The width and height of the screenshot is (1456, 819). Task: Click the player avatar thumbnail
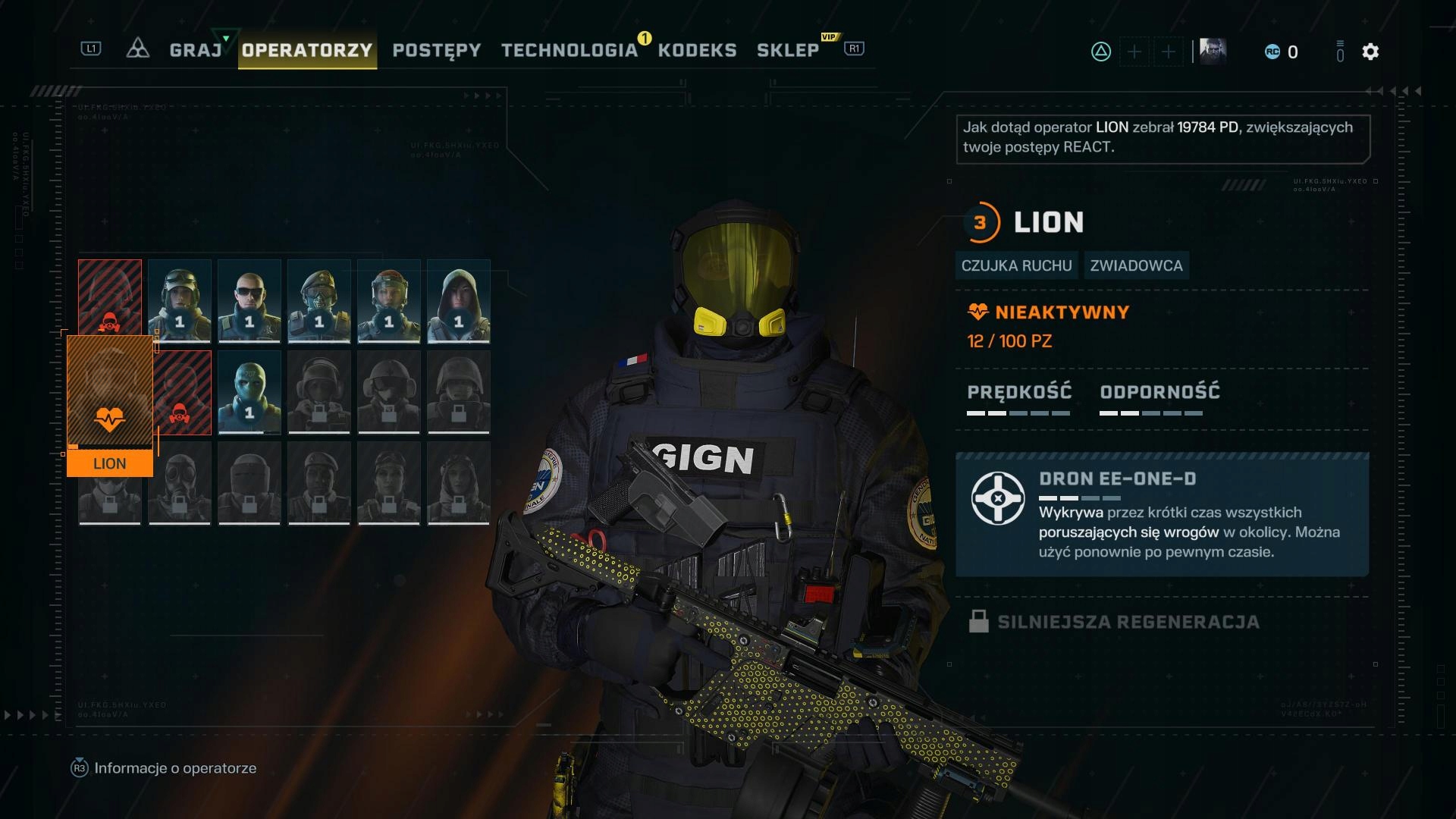[1213, 51]
